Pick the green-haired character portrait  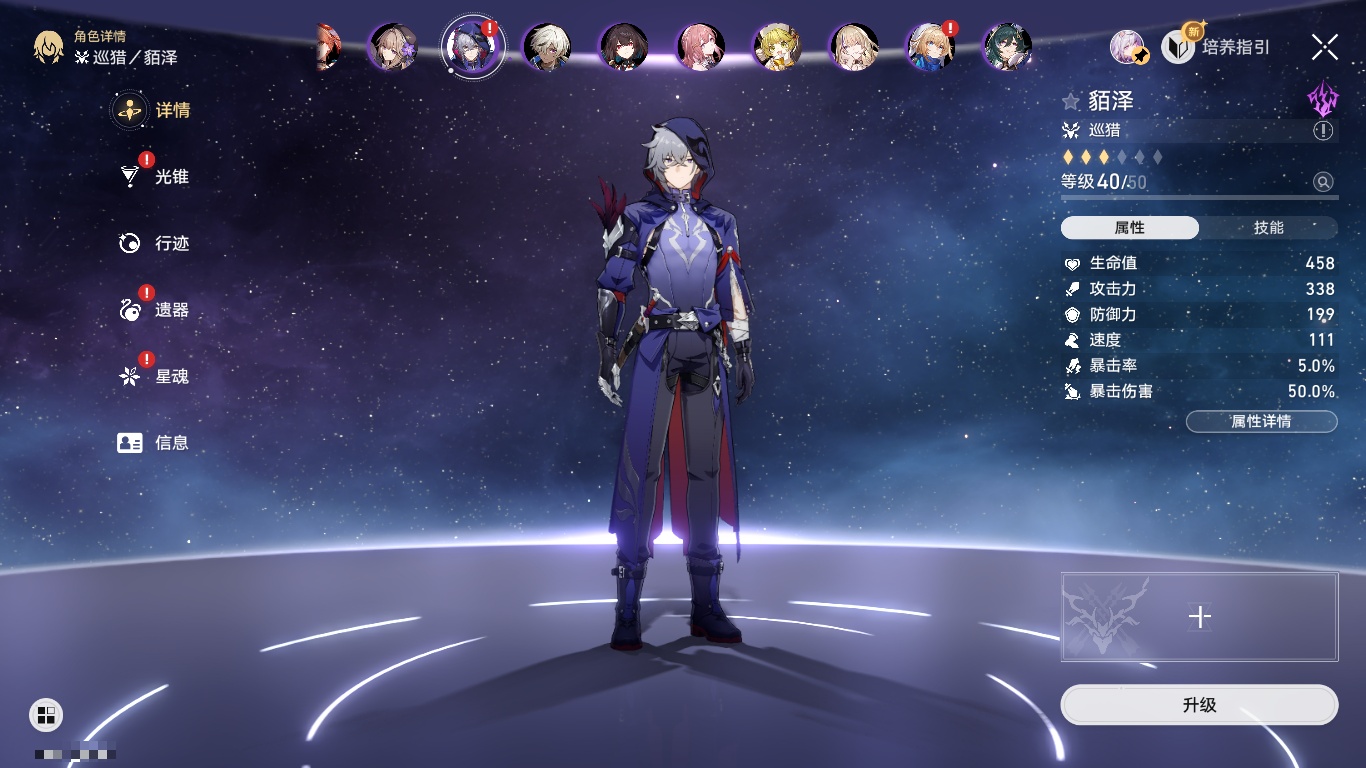click(1007, 47)
